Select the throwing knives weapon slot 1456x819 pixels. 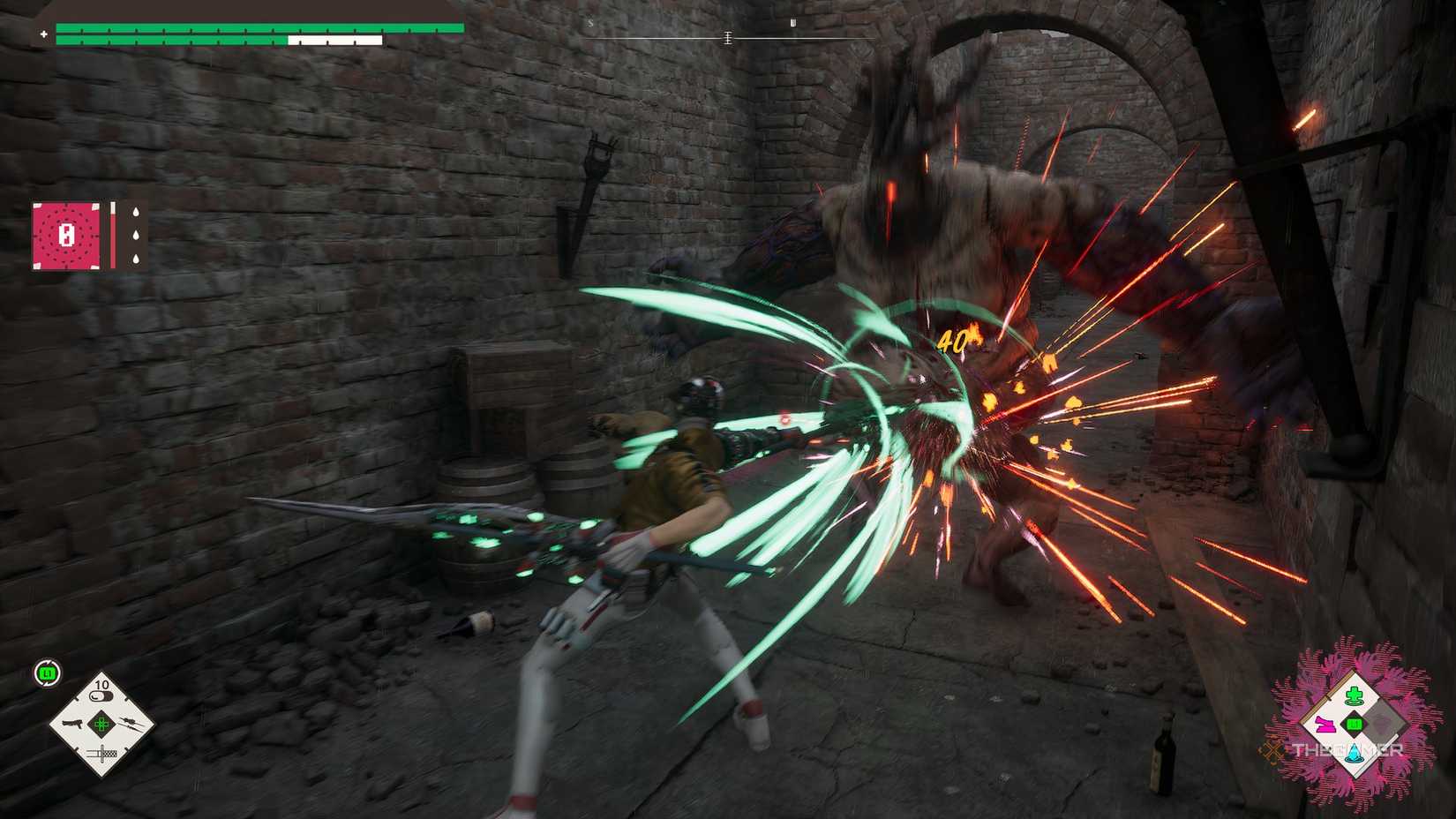129,724
